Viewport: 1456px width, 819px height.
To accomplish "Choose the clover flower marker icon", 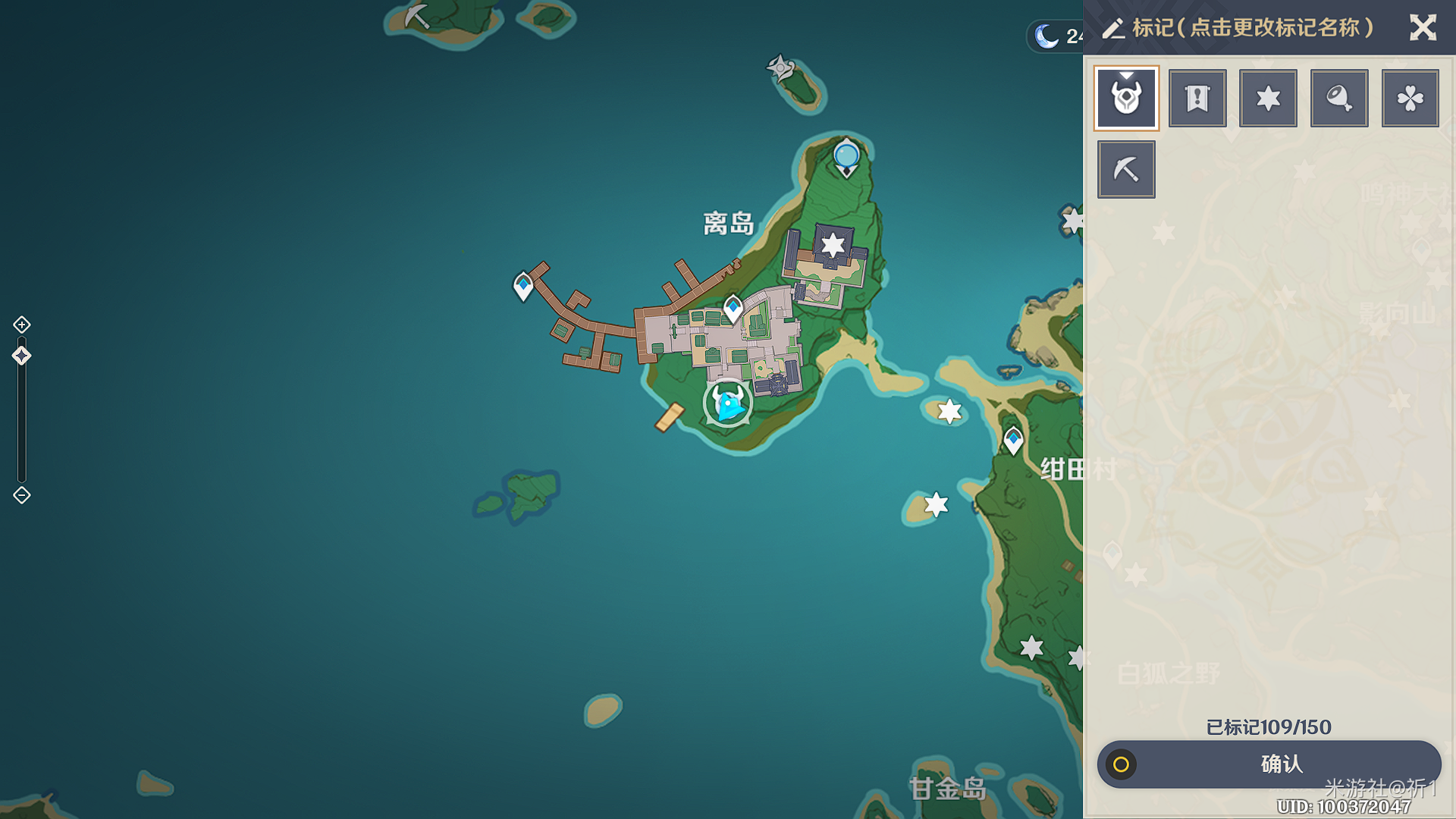I will coord(1410,99).
